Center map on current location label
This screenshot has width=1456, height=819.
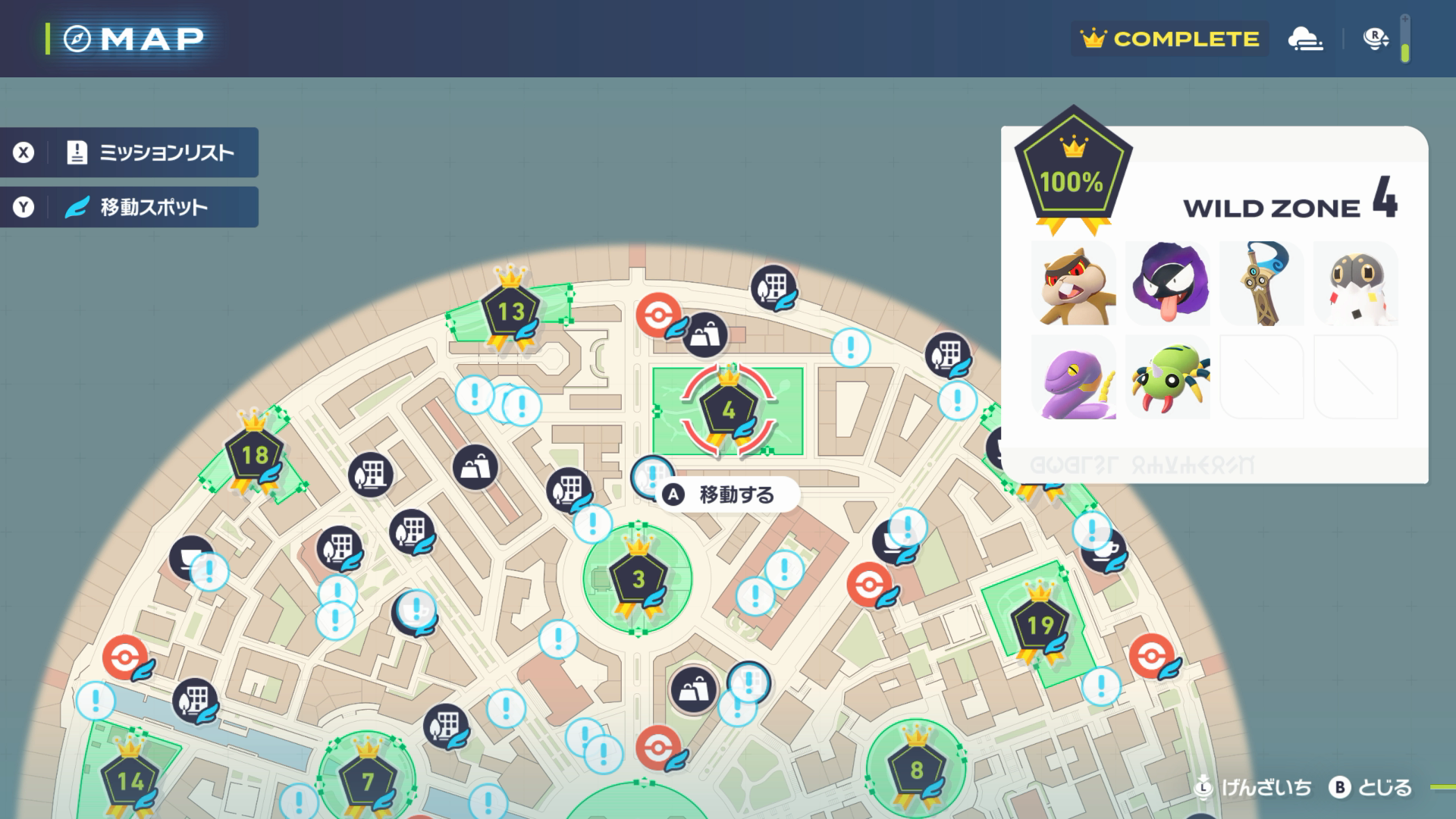(x=1255, y=788)
